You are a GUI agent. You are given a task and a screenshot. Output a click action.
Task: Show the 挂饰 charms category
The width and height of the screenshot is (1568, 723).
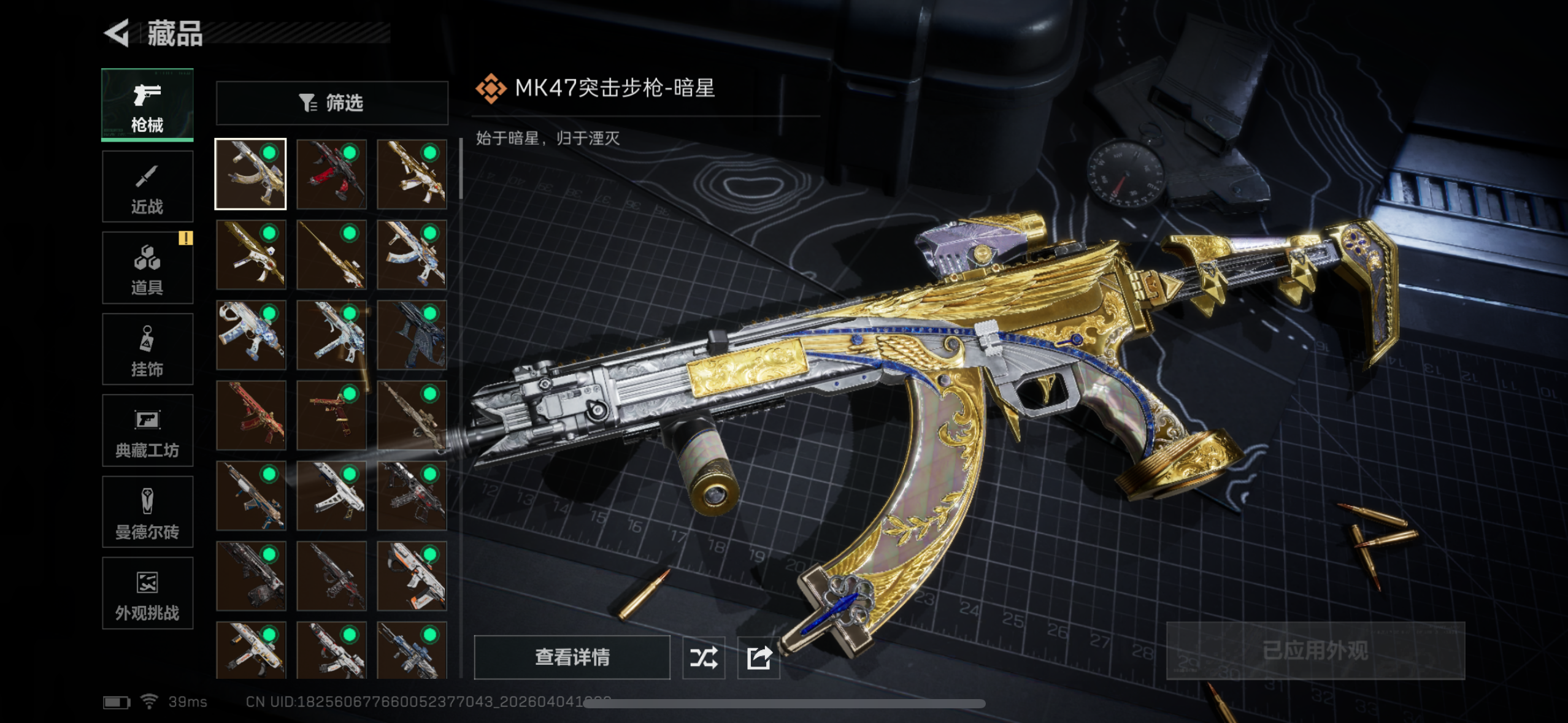pyautogui.click(x=147, y=350)
